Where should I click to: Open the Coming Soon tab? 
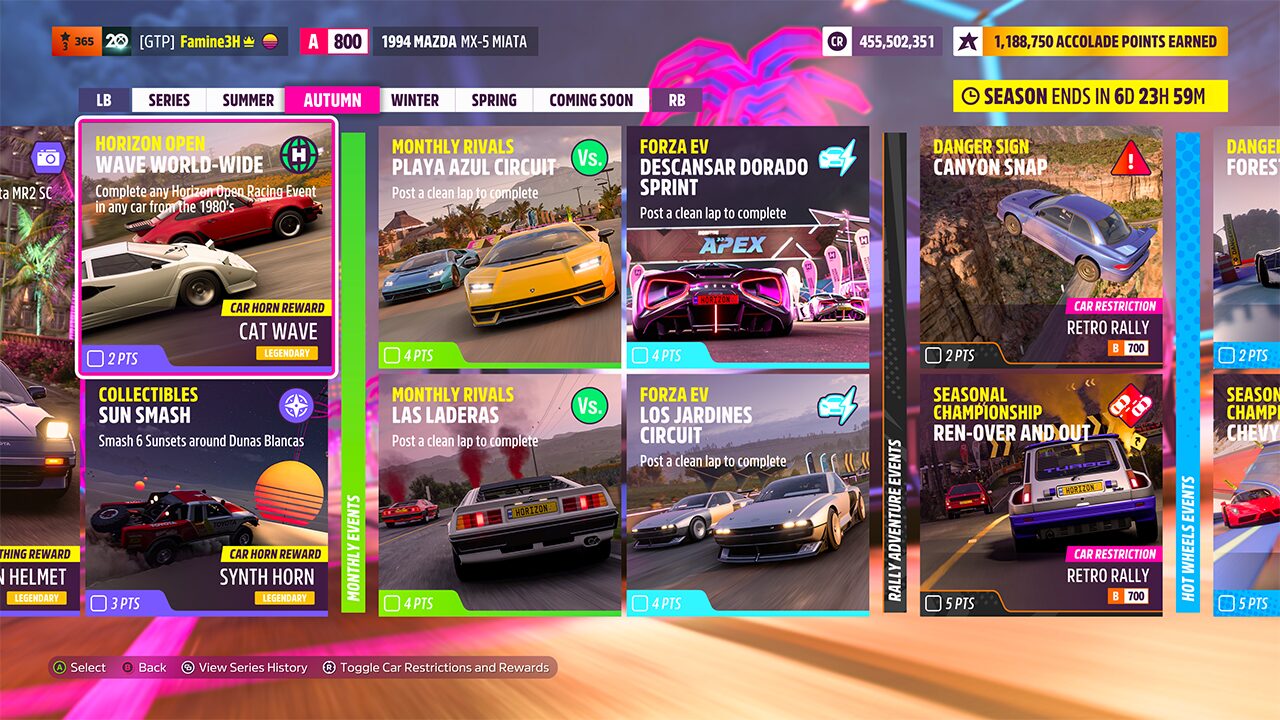point(591,100)
